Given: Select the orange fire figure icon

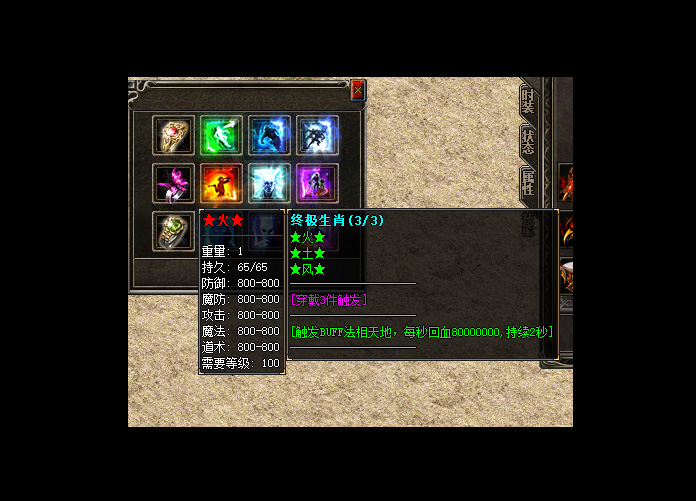Looking at the screenshot, I should pos(221,183).
